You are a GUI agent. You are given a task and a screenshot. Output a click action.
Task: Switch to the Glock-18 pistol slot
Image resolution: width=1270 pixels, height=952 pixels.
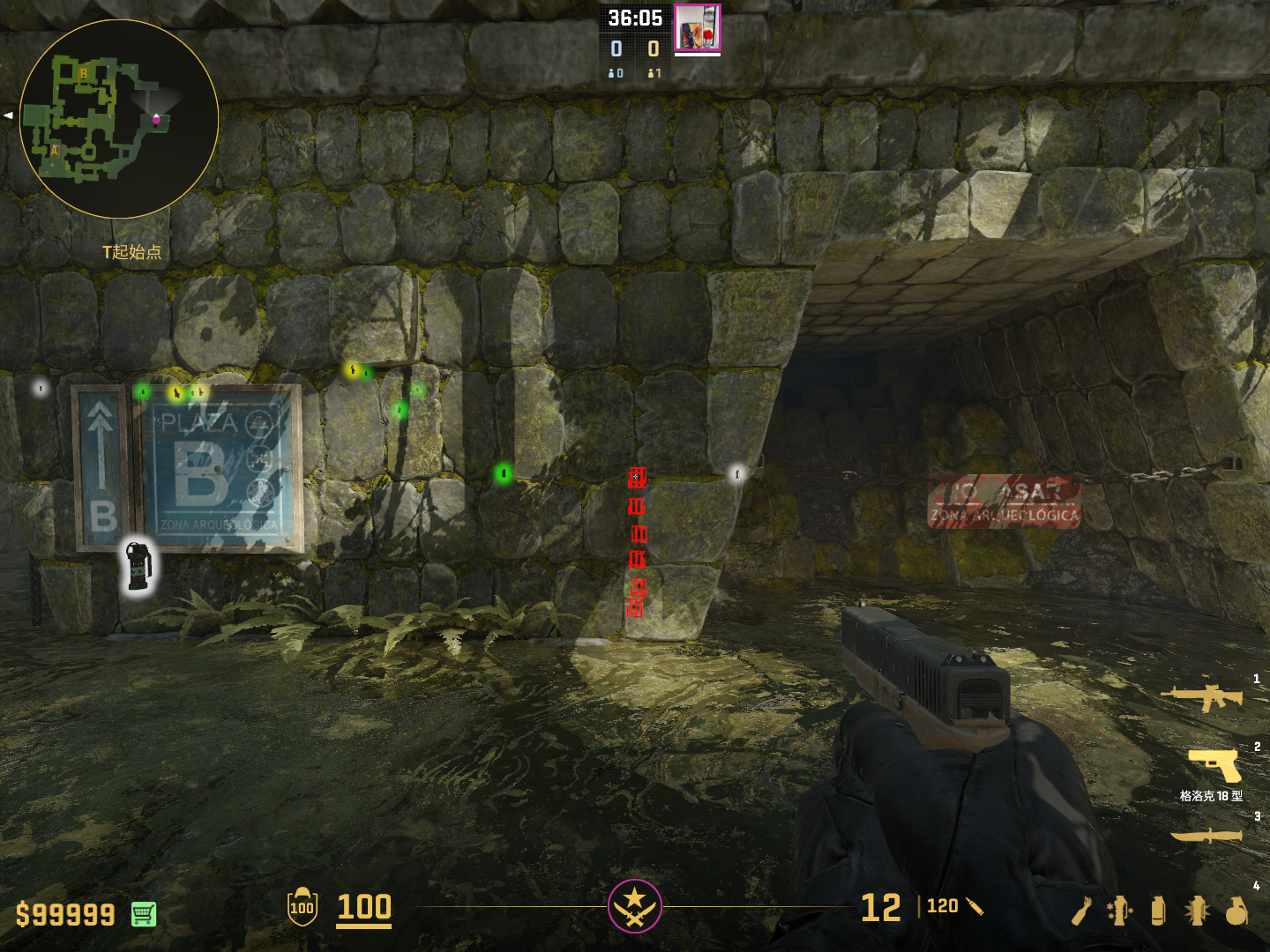[1214, 765]
